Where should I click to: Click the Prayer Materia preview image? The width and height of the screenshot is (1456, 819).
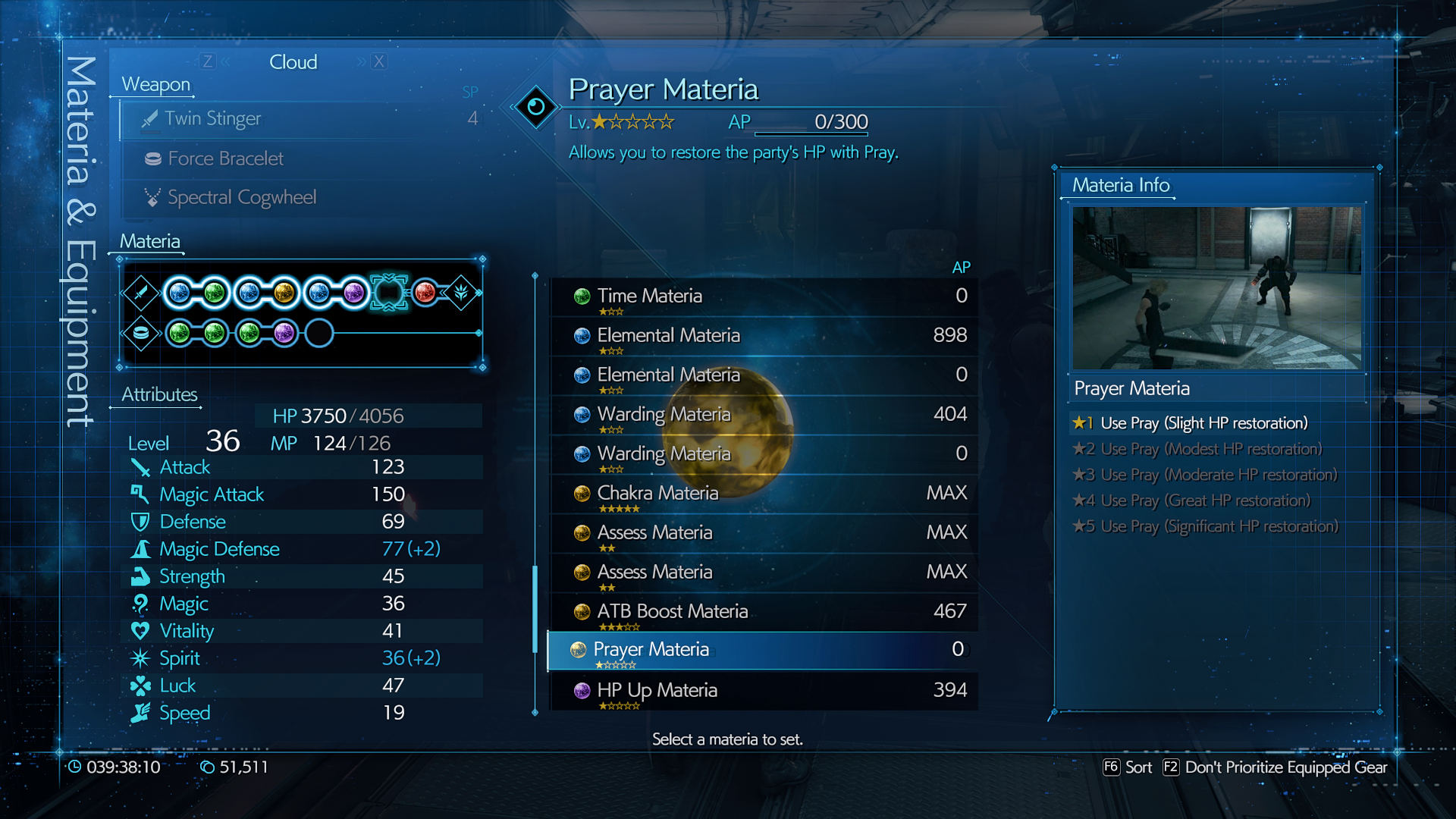coord(1216,288)
